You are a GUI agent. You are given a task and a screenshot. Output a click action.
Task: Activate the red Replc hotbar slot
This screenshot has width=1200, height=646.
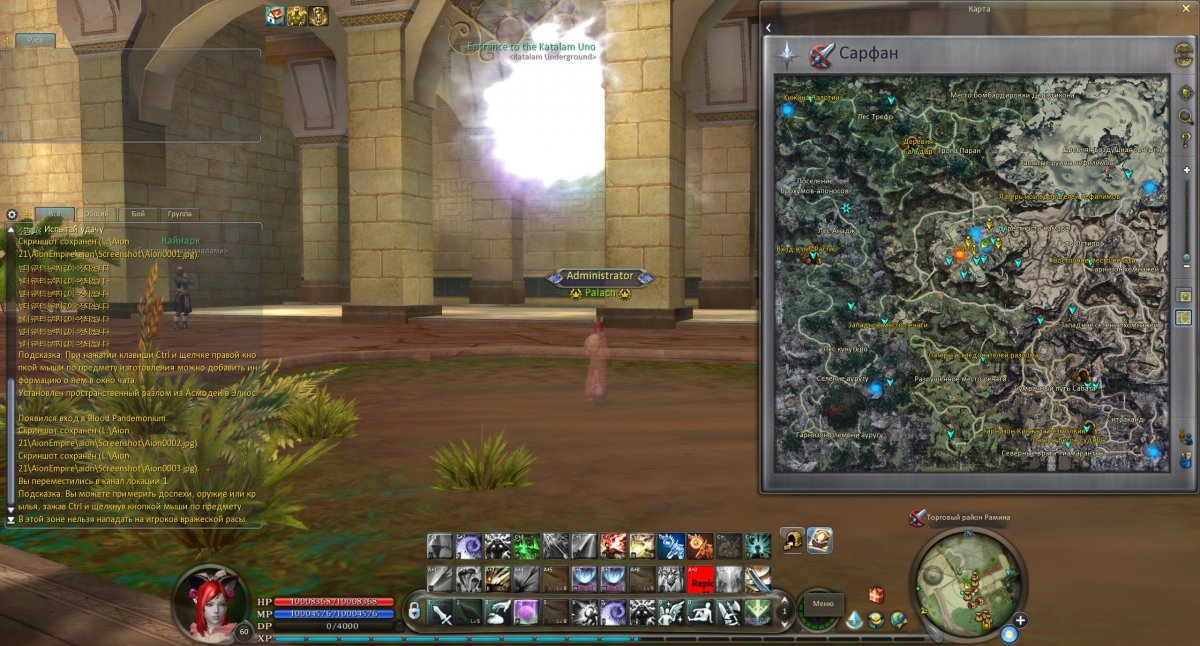pyautogui.click(x=700, y=578)
